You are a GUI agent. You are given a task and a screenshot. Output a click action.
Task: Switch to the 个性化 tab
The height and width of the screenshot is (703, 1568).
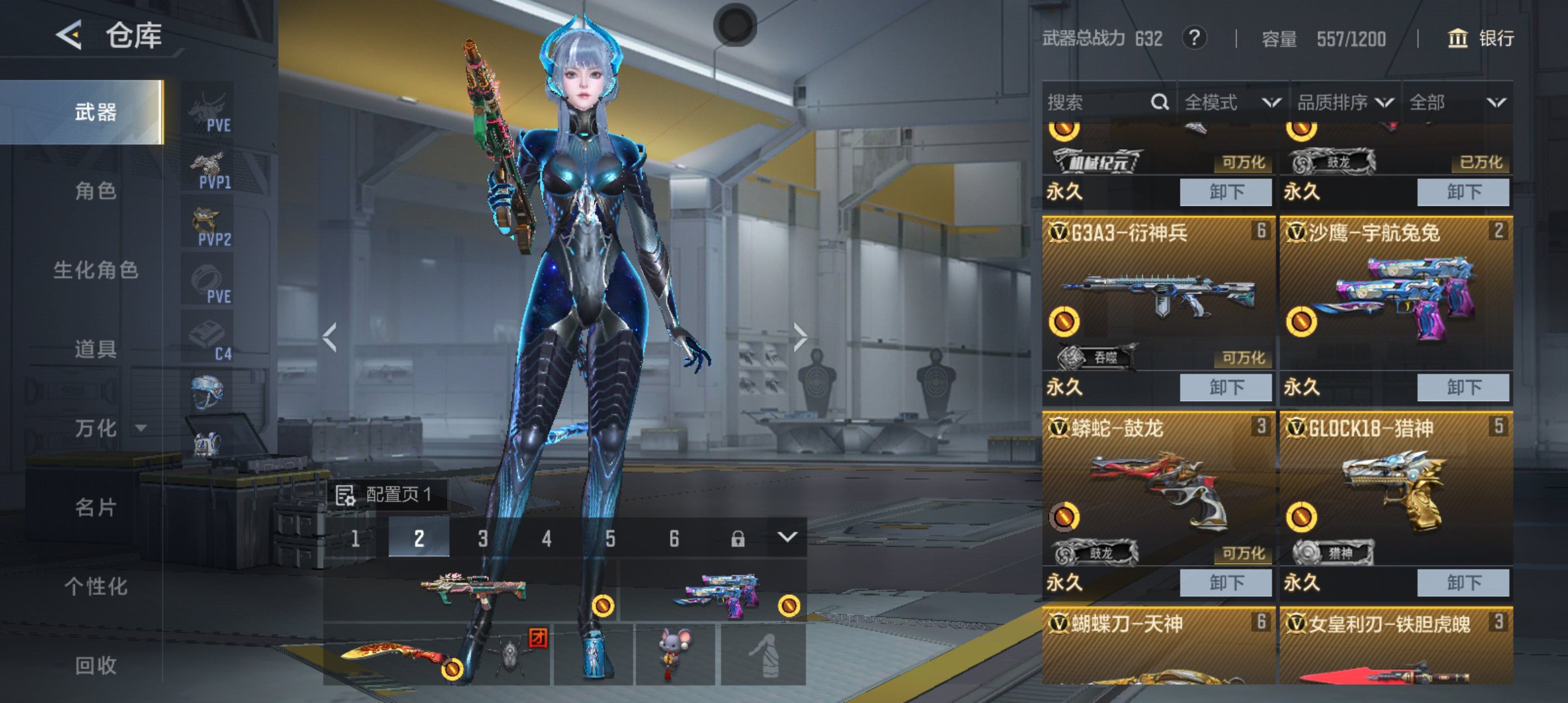click(96, 586)
